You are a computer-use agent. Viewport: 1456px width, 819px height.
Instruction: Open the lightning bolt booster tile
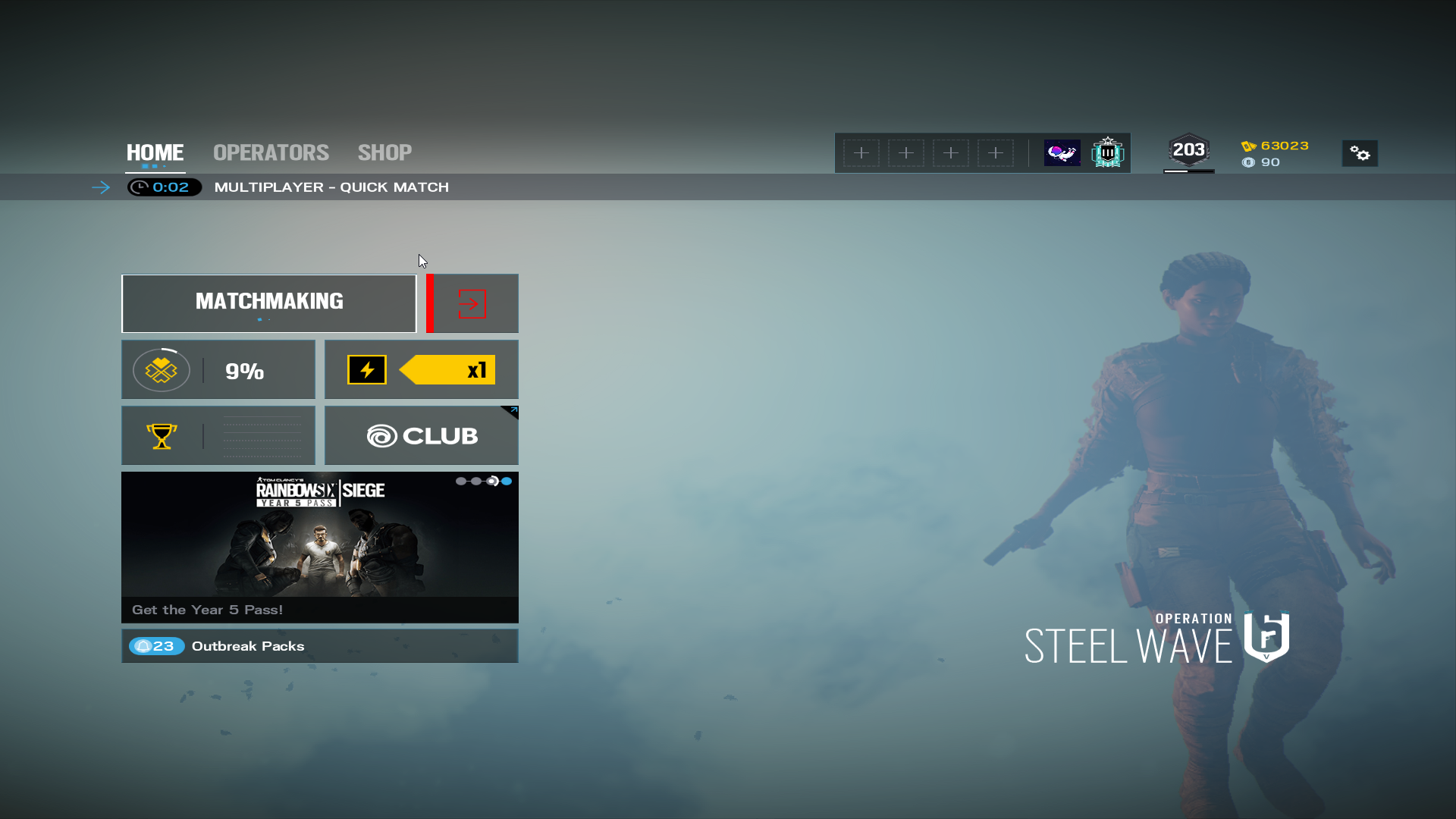coord(422,369)
